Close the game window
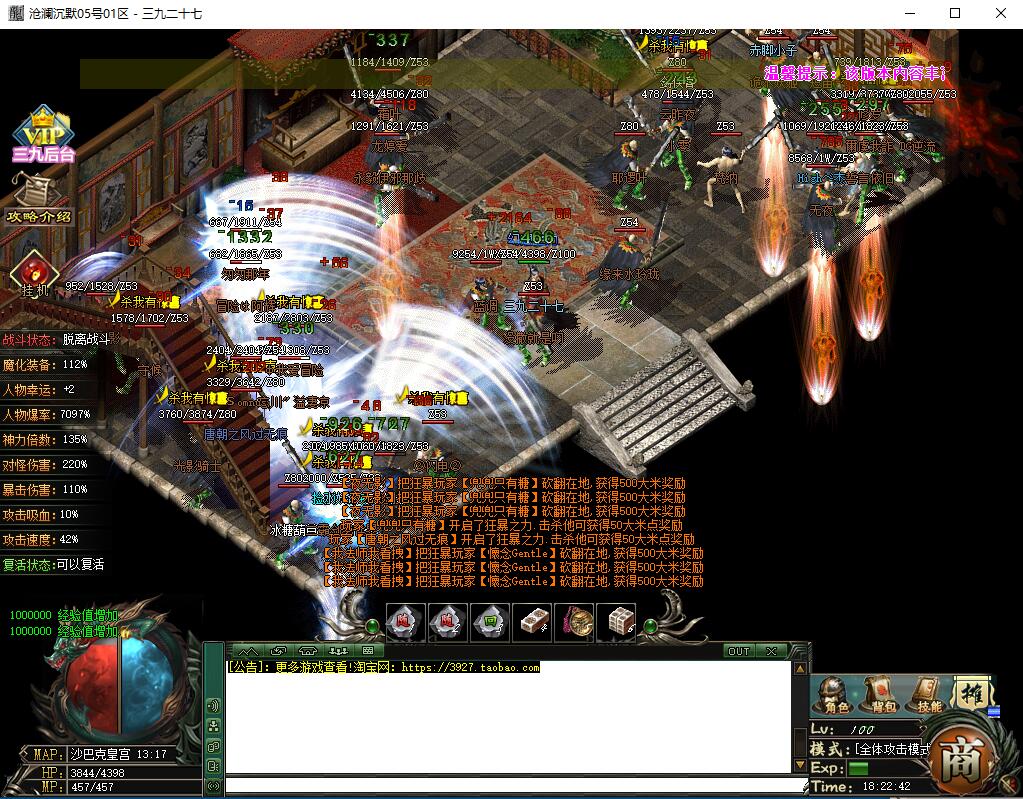This screenshot has width=1023, height=799. [1001, 13]
